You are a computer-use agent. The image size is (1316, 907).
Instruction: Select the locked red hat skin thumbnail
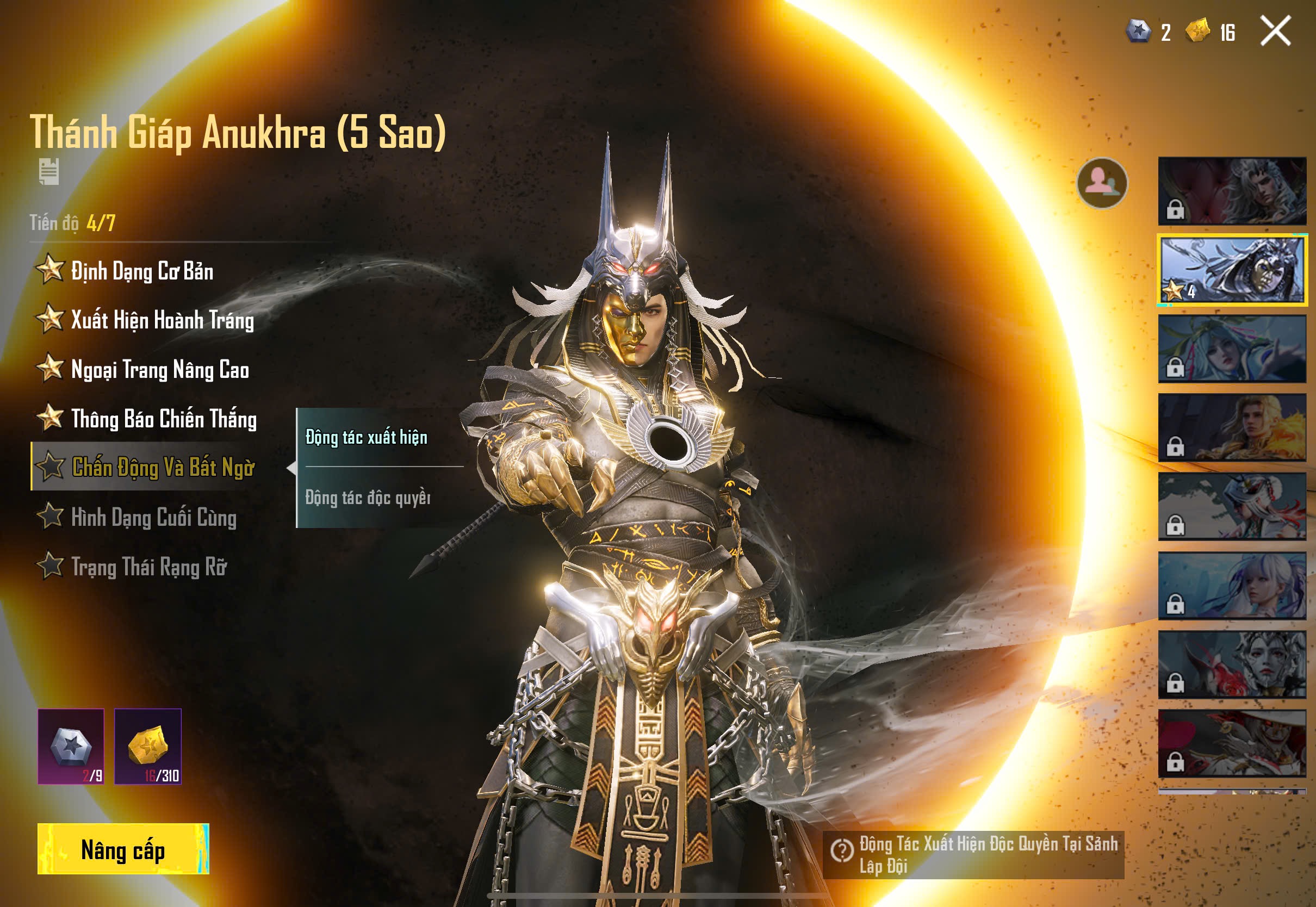point(1232,743)
